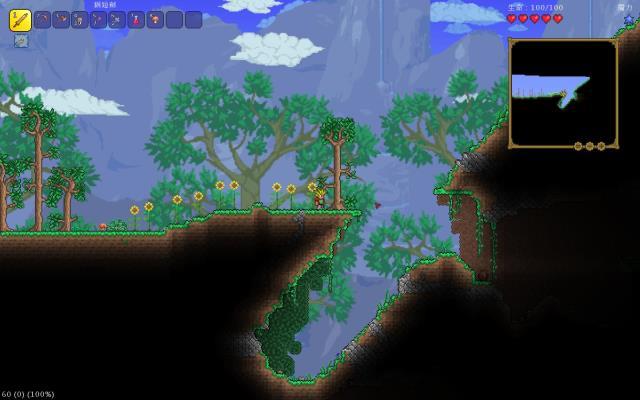Screen dimensions: 640x400
Task: Pick the mushroom hotbar slot
Action: 156,19
